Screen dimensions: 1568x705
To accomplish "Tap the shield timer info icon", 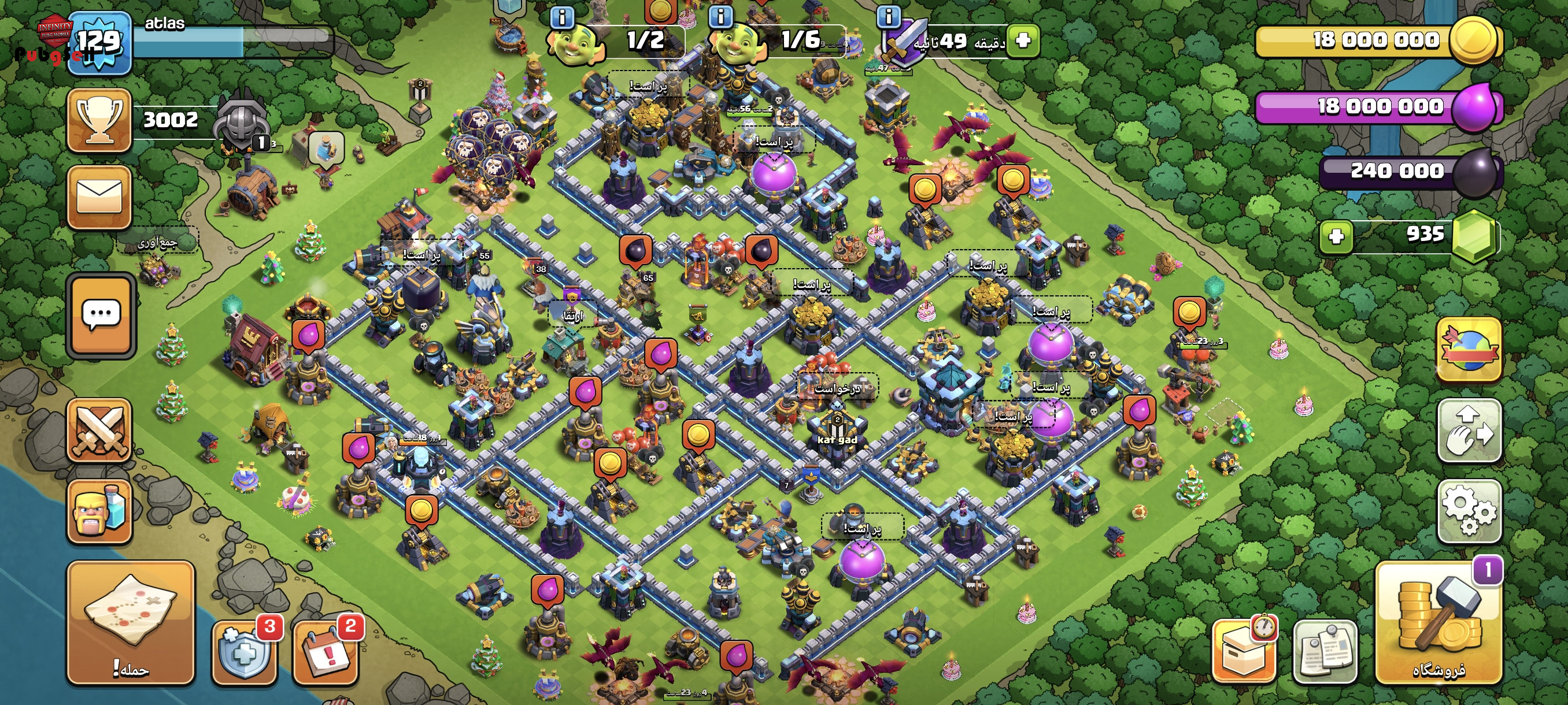I will 888,16.
